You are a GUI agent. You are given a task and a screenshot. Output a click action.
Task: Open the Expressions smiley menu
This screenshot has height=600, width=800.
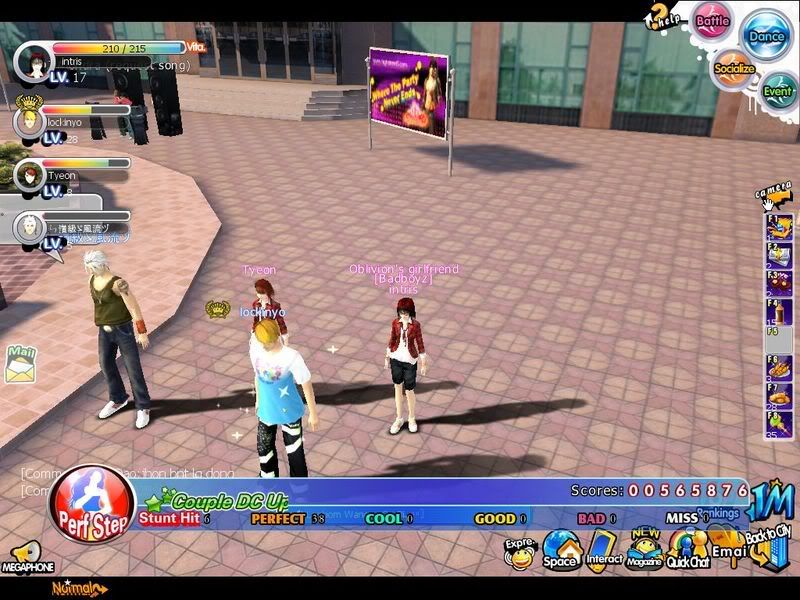coord(520,553)
